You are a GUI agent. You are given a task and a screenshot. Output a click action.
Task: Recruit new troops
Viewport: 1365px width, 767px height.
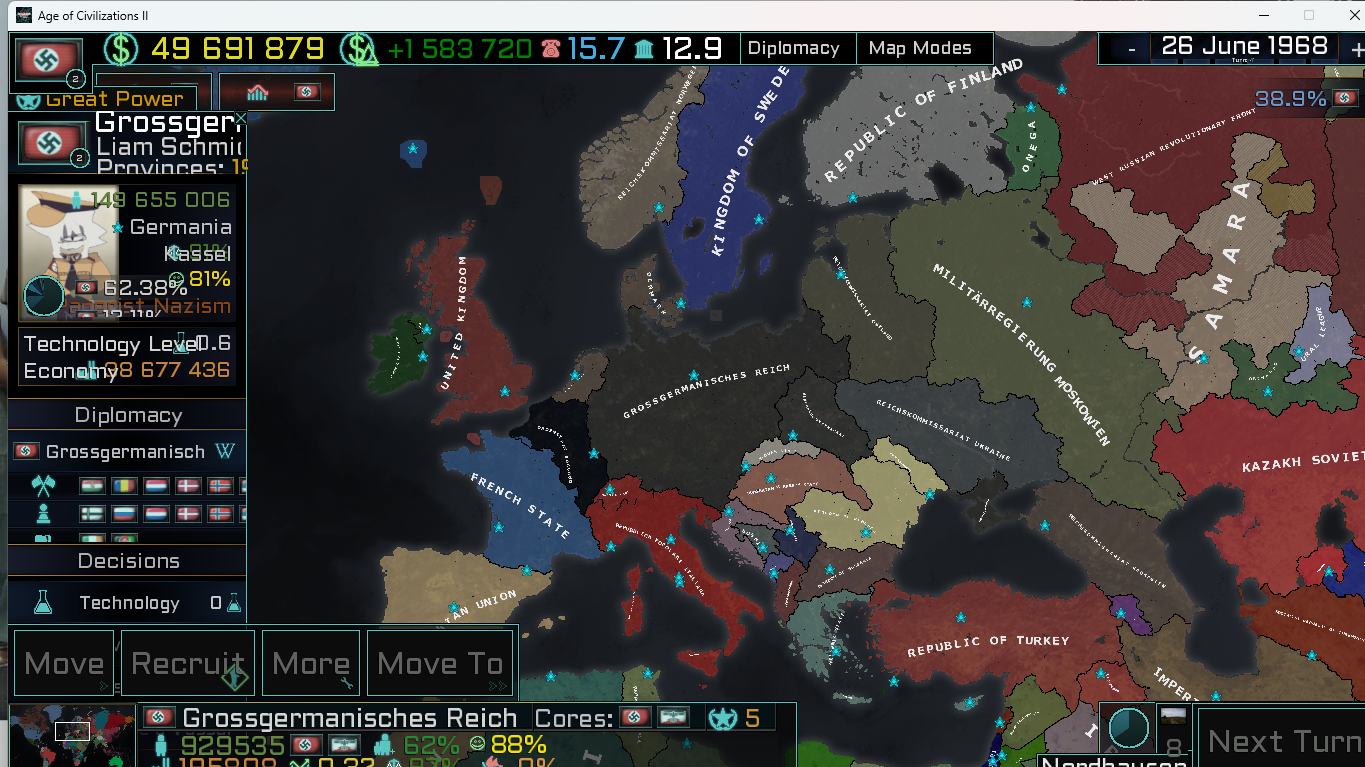click(x=188, y=663)
